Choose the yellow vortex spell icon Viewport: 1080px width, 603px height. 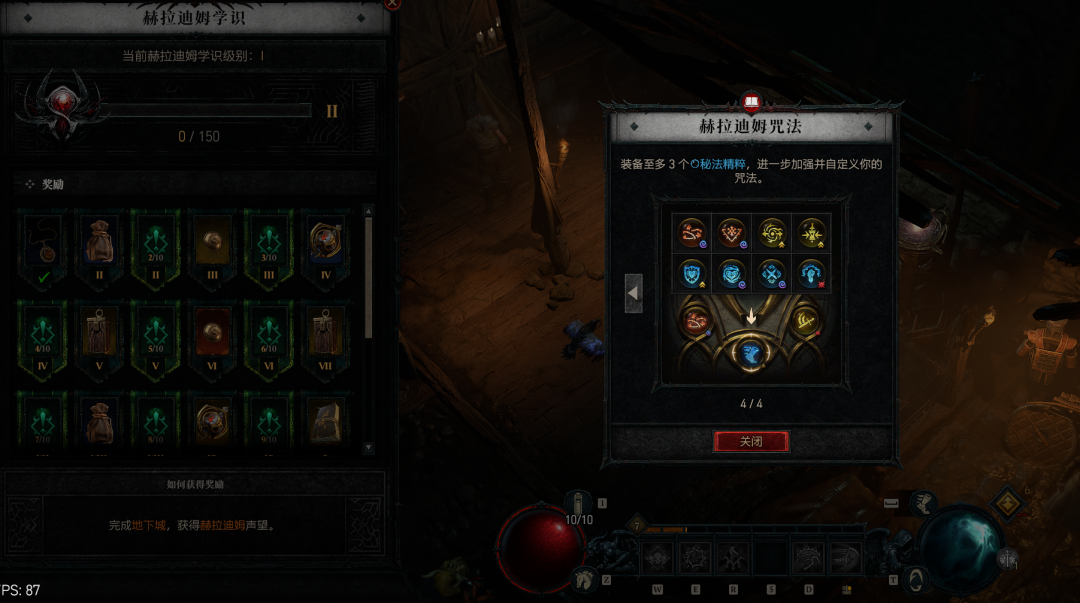pyautogui.click(x=771, y=233)
